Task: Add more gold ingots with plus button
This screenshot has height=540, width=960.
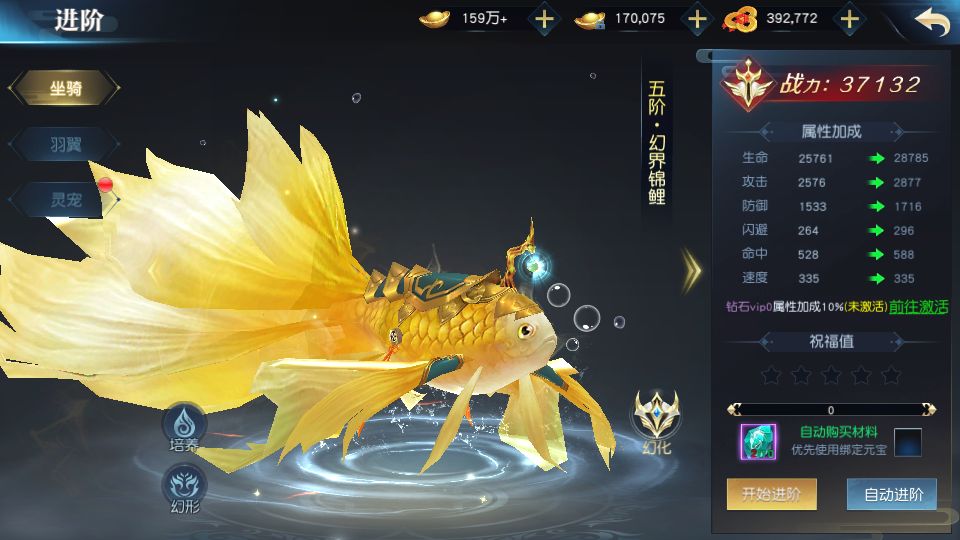Action: 543,19
